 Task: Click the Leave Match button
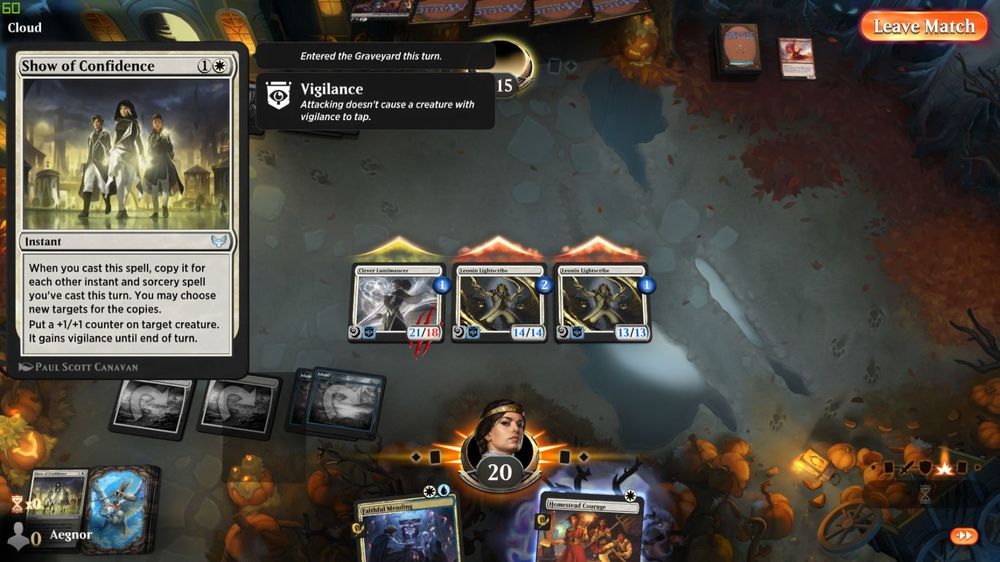[923, 27]
